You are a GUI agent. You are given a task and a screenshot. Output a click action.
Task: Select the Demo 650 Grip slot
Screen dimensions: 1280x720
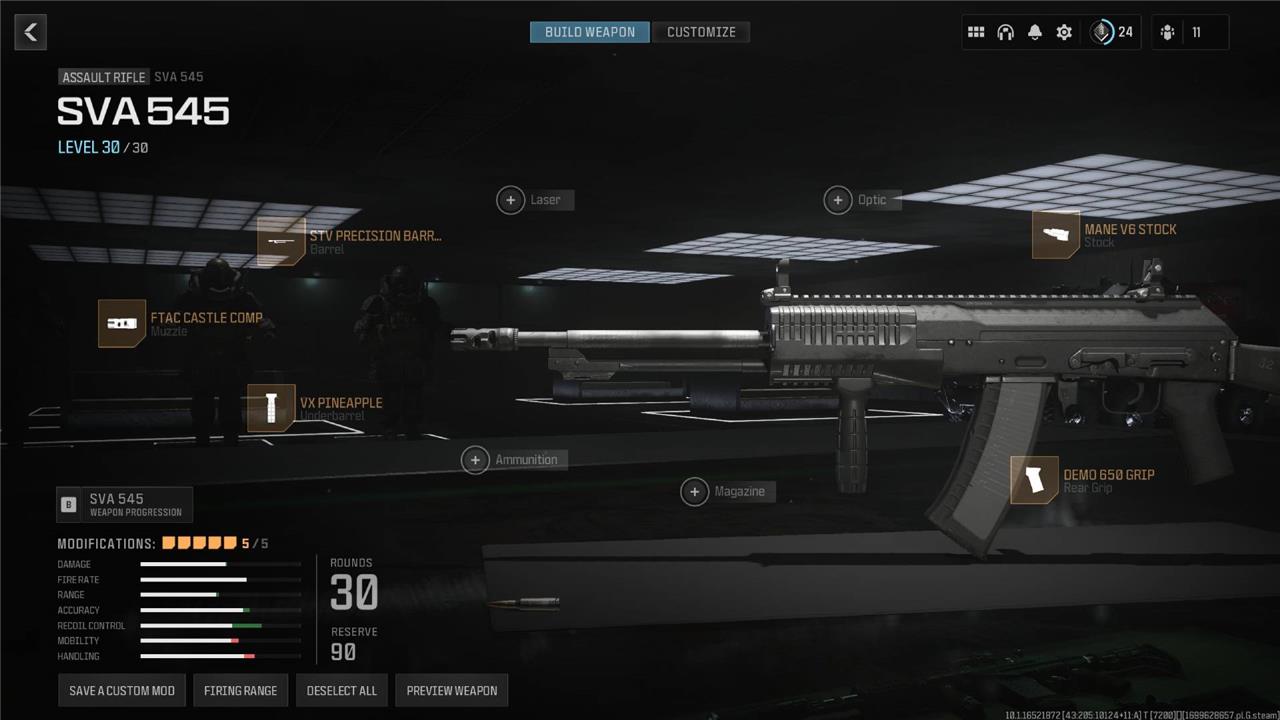pos(1034,480)
